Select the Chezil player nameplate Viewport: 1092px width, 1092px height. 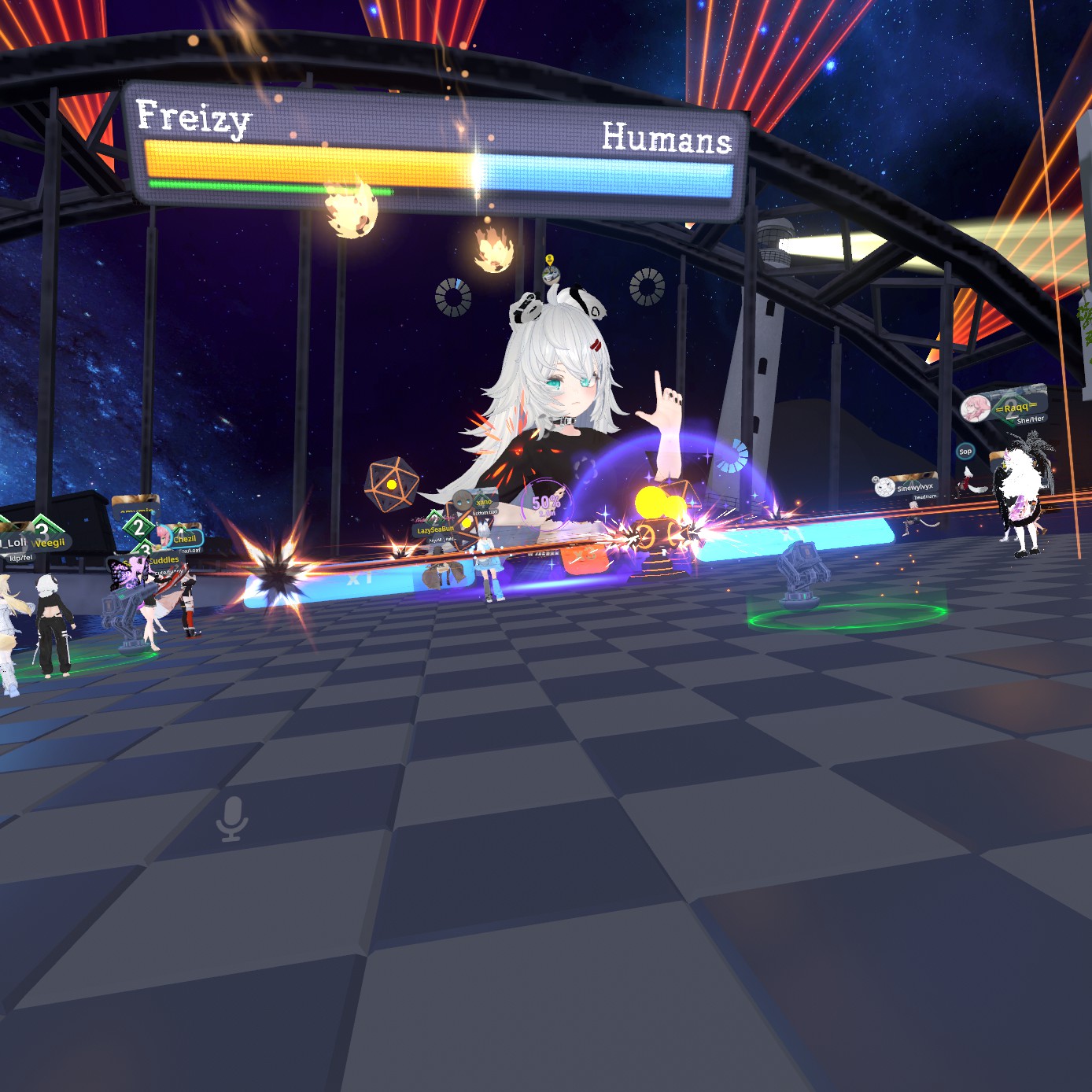point(184,539)
